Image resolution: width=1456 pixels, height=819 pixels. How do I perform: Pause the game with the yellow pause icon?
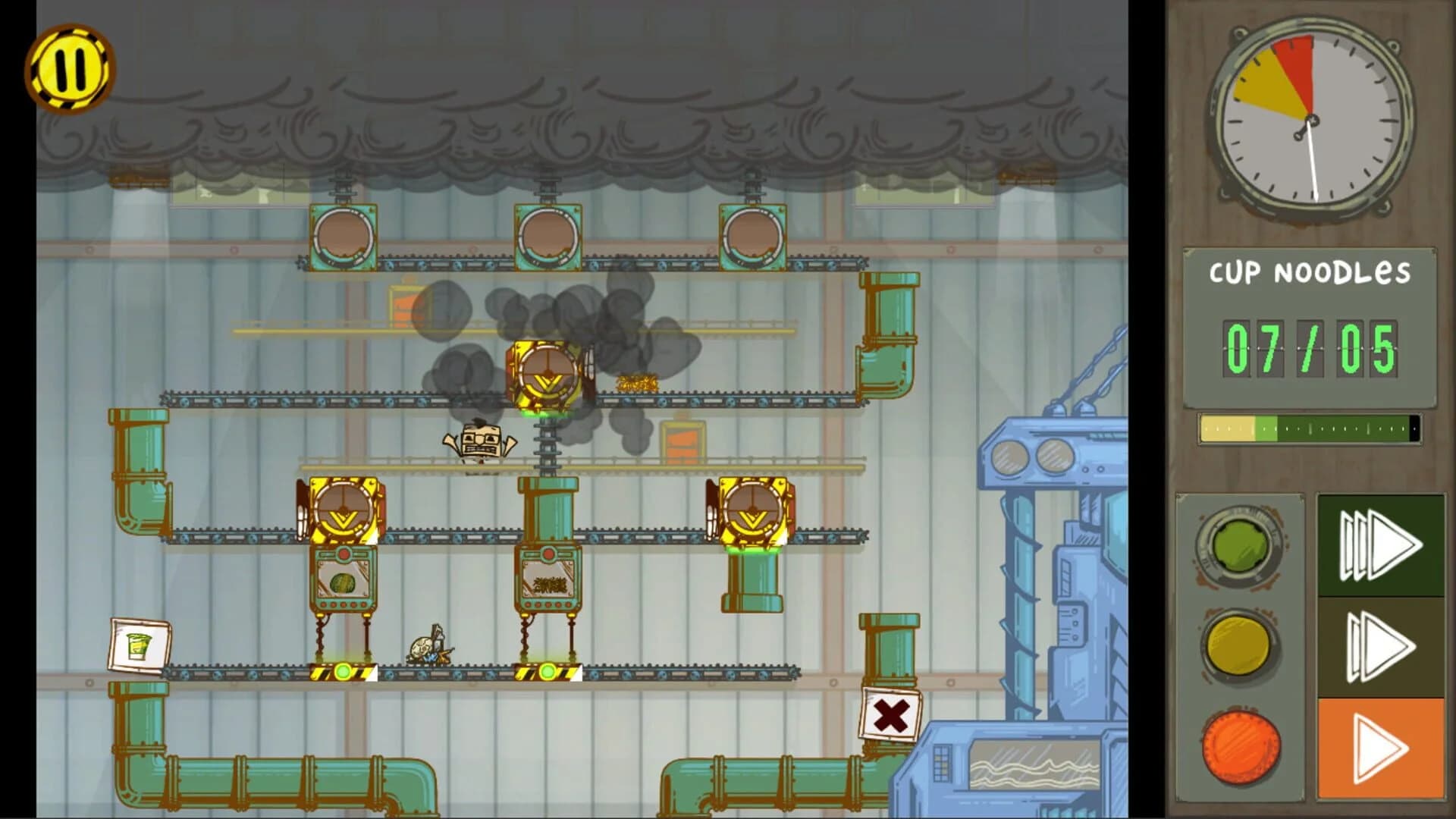(x=72, y=68)
